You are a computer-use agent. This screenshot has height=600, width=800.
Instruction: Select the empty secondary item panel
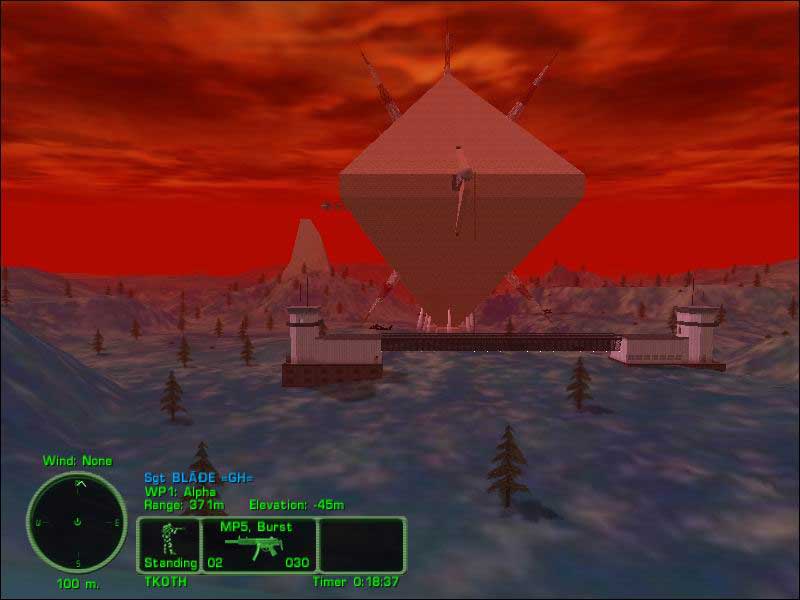coord(362,545)
